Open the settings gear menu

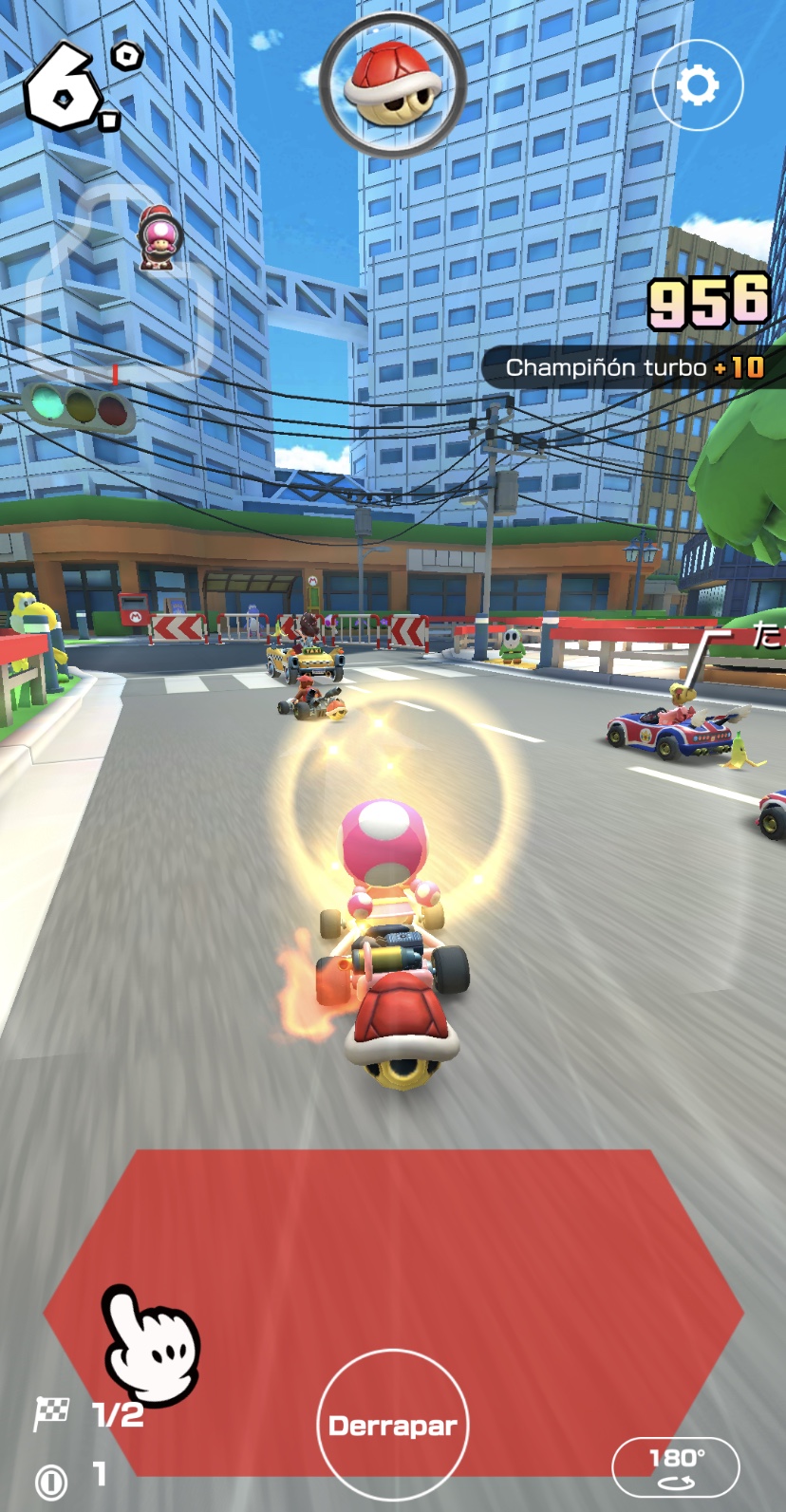point(698,86)
